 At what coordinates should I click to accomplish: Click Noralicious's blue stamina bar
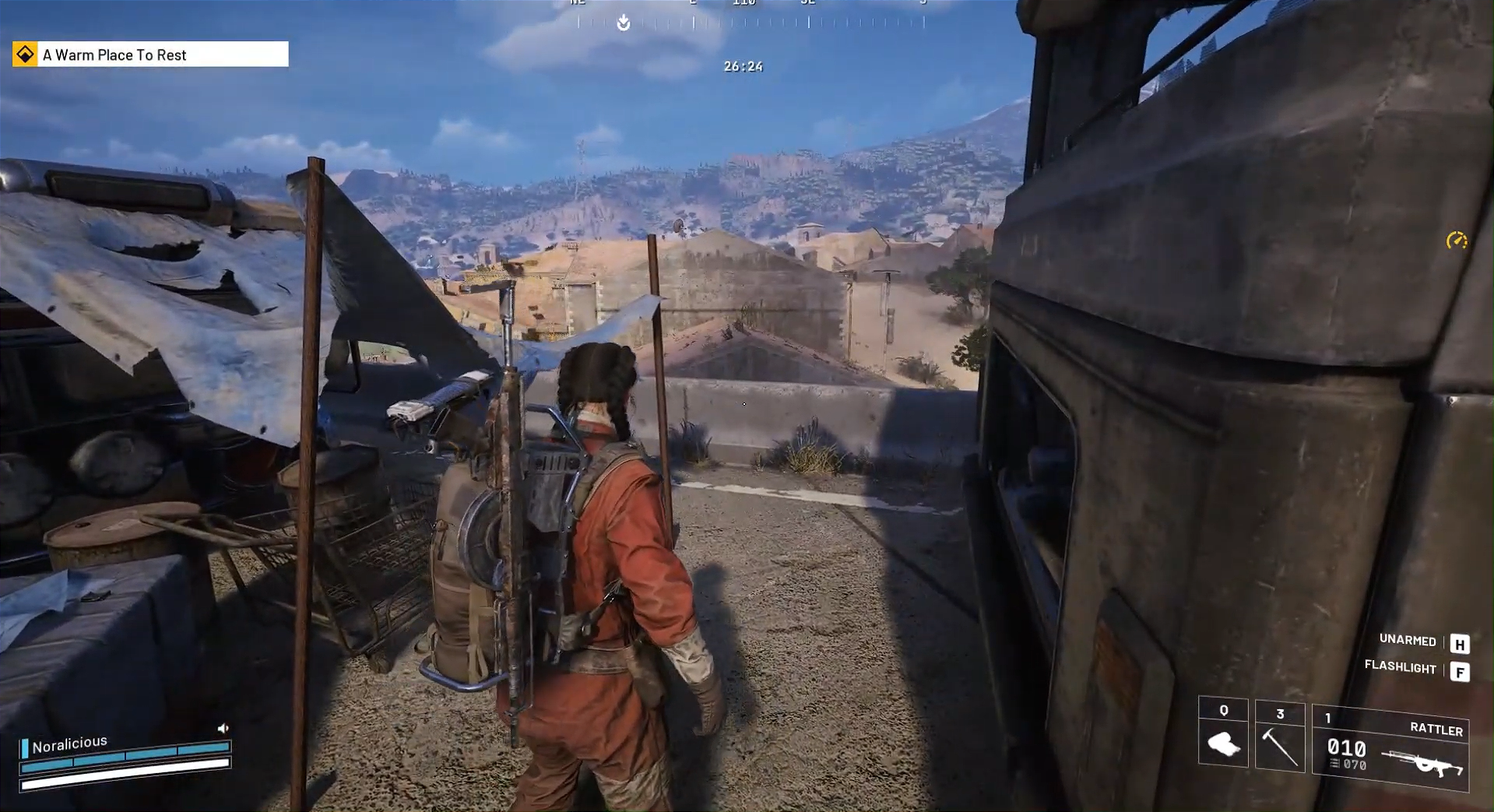click(125, 754)
